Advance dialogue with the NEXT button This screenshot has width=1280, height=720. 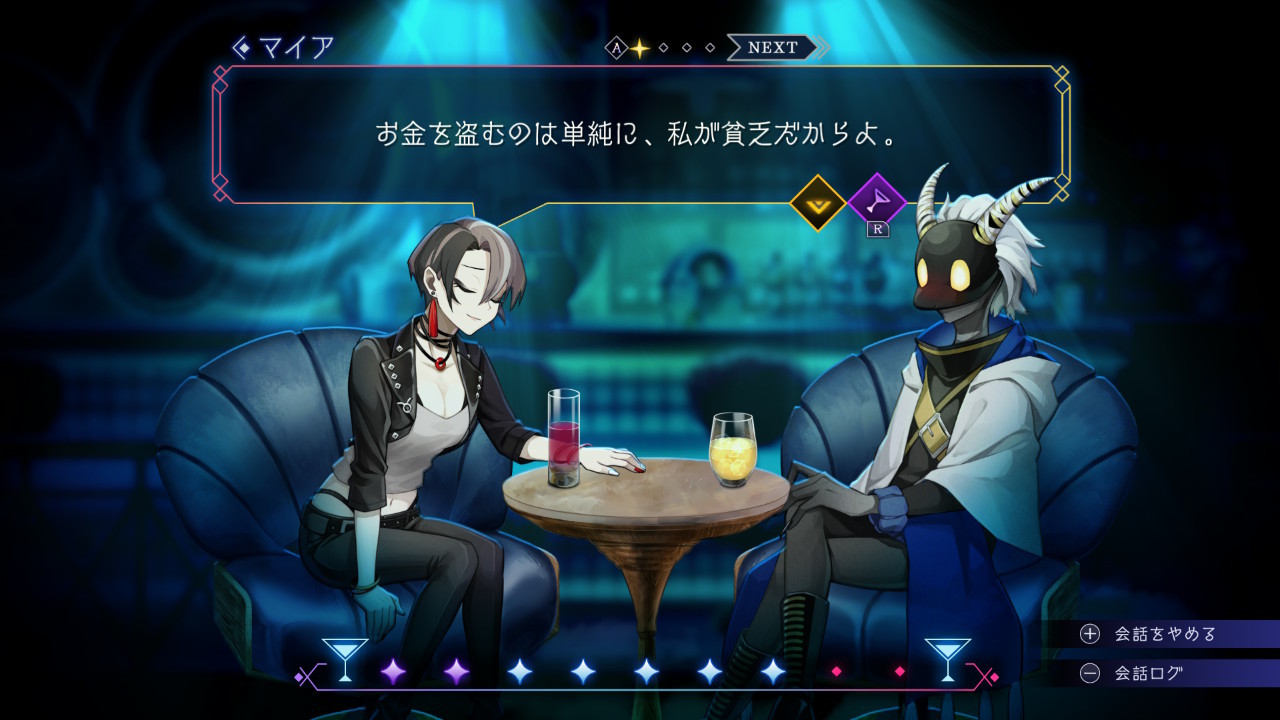773,47
